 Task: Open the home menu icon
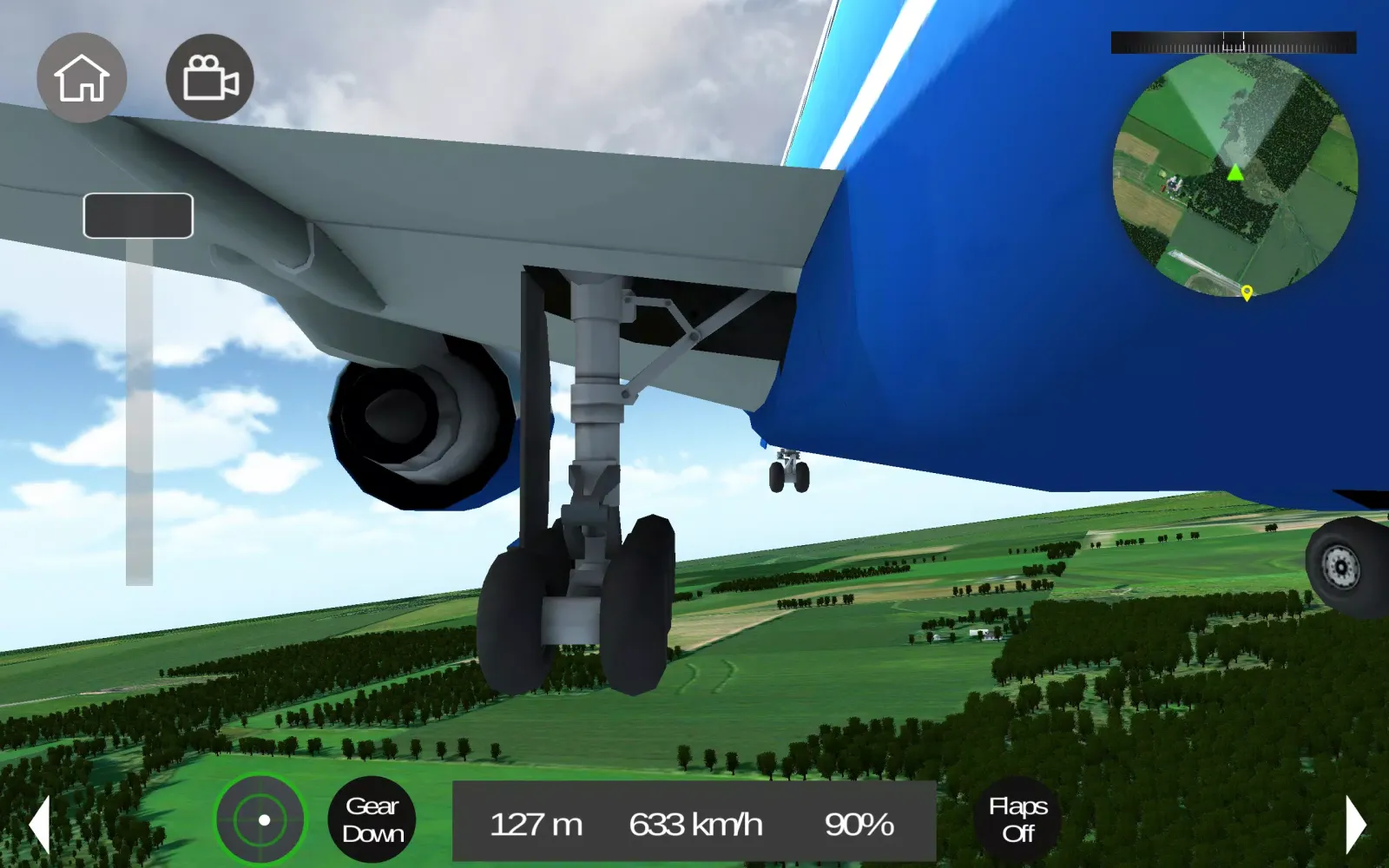tap(81, 77)
